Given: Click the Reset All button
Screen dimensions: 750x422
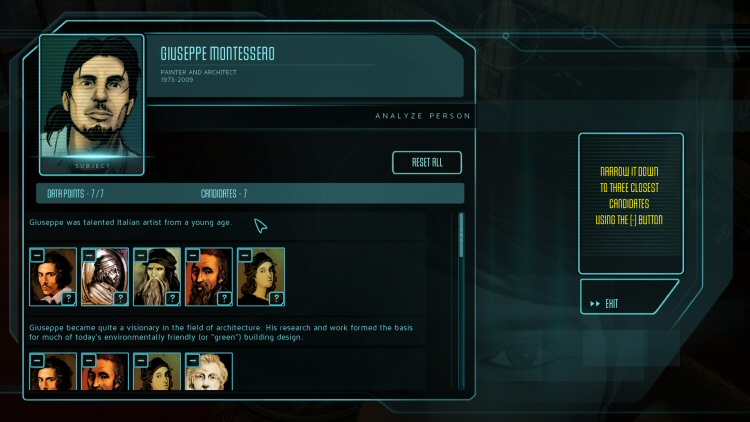Looking at the screenshot, I should (427, 163).
